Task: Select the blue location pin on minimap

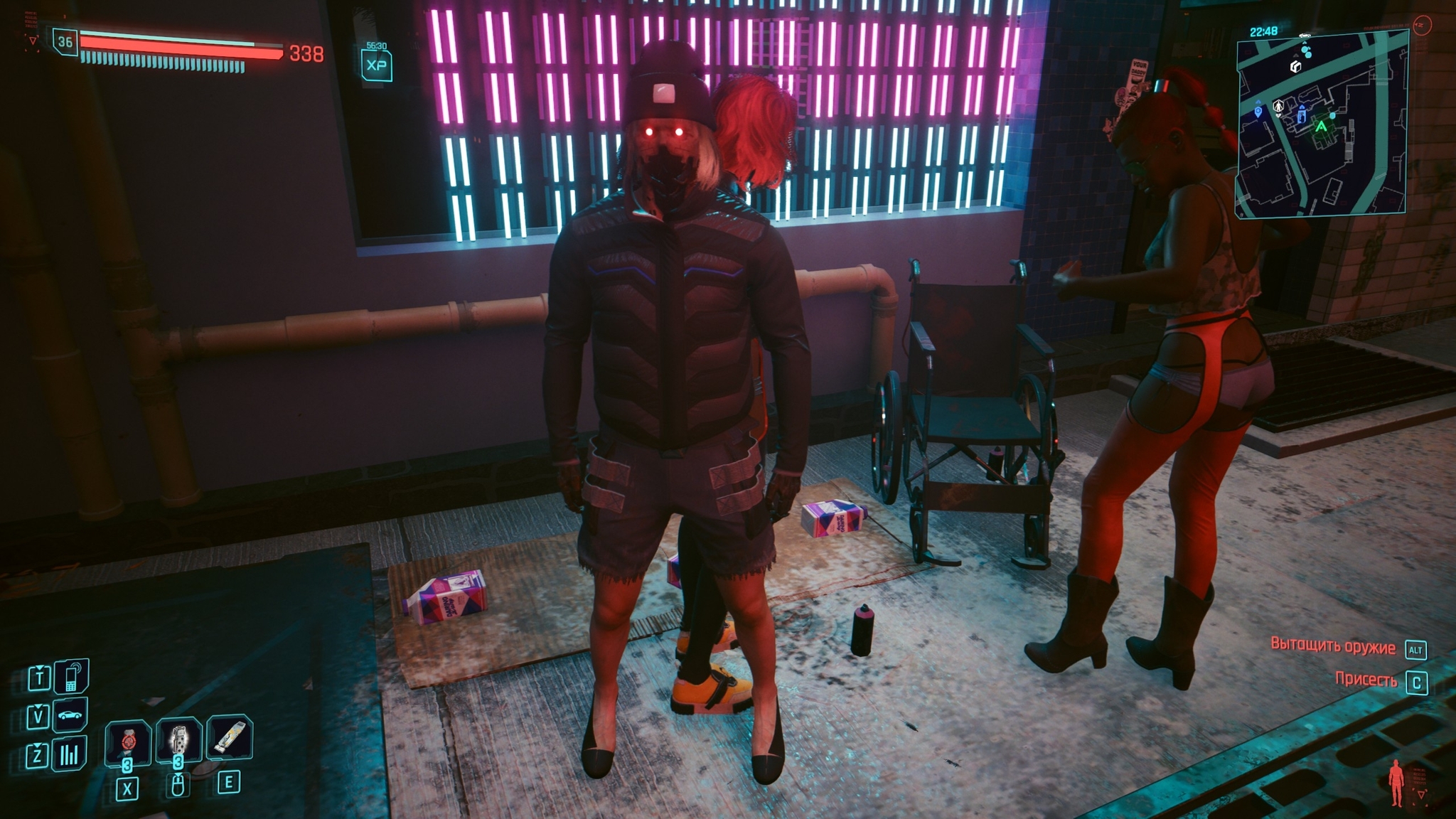Action: click(1258, 110)
